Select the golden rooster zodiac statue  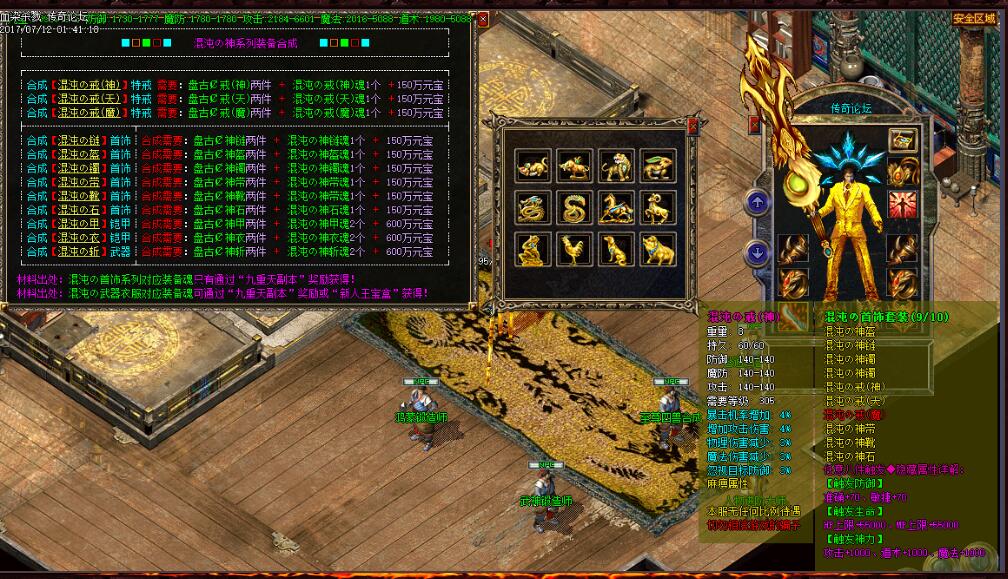(x=574, y=250)
